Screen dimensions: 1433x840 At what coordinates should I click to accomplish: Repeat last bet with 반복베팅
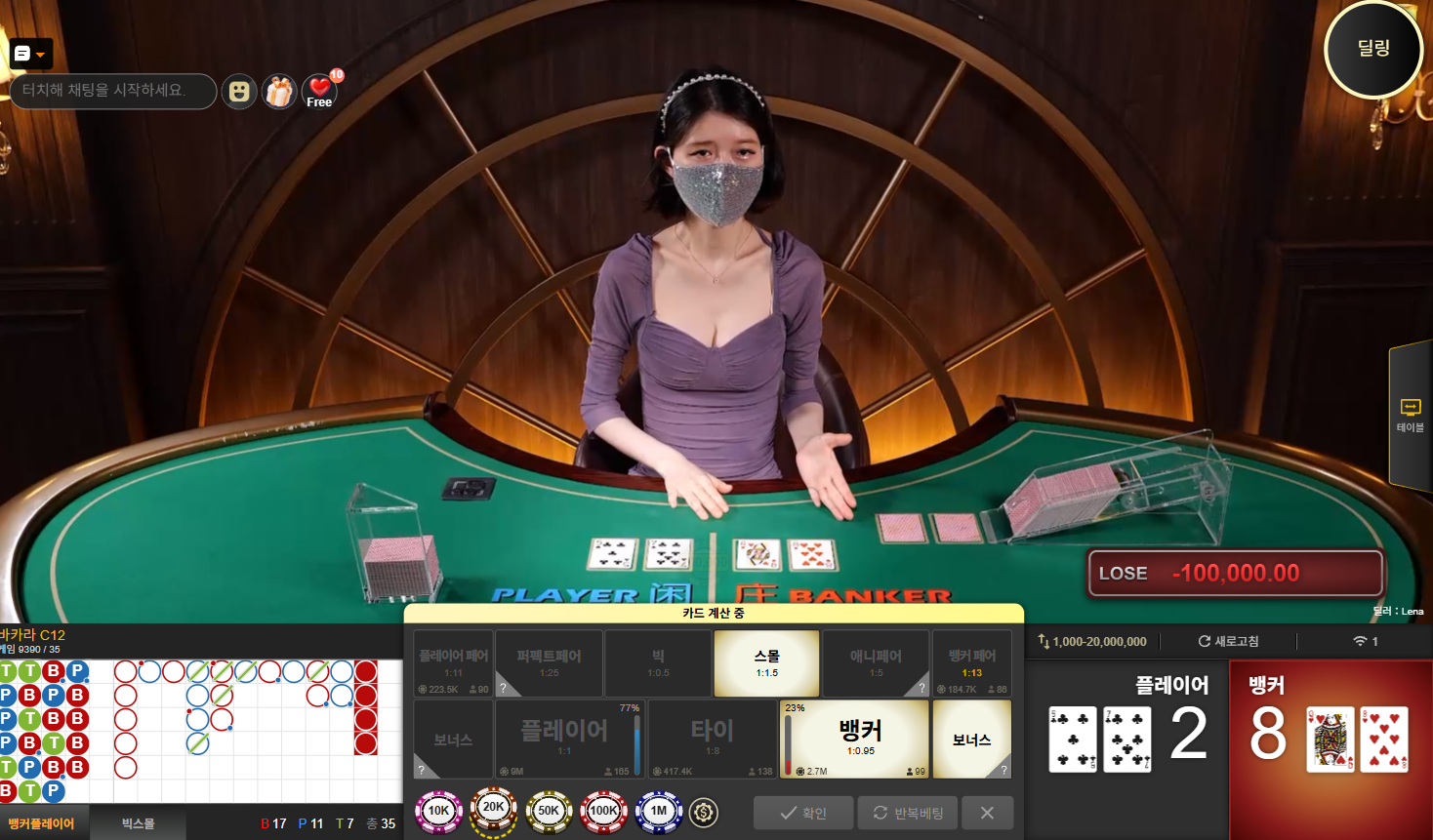click(908, 813)
